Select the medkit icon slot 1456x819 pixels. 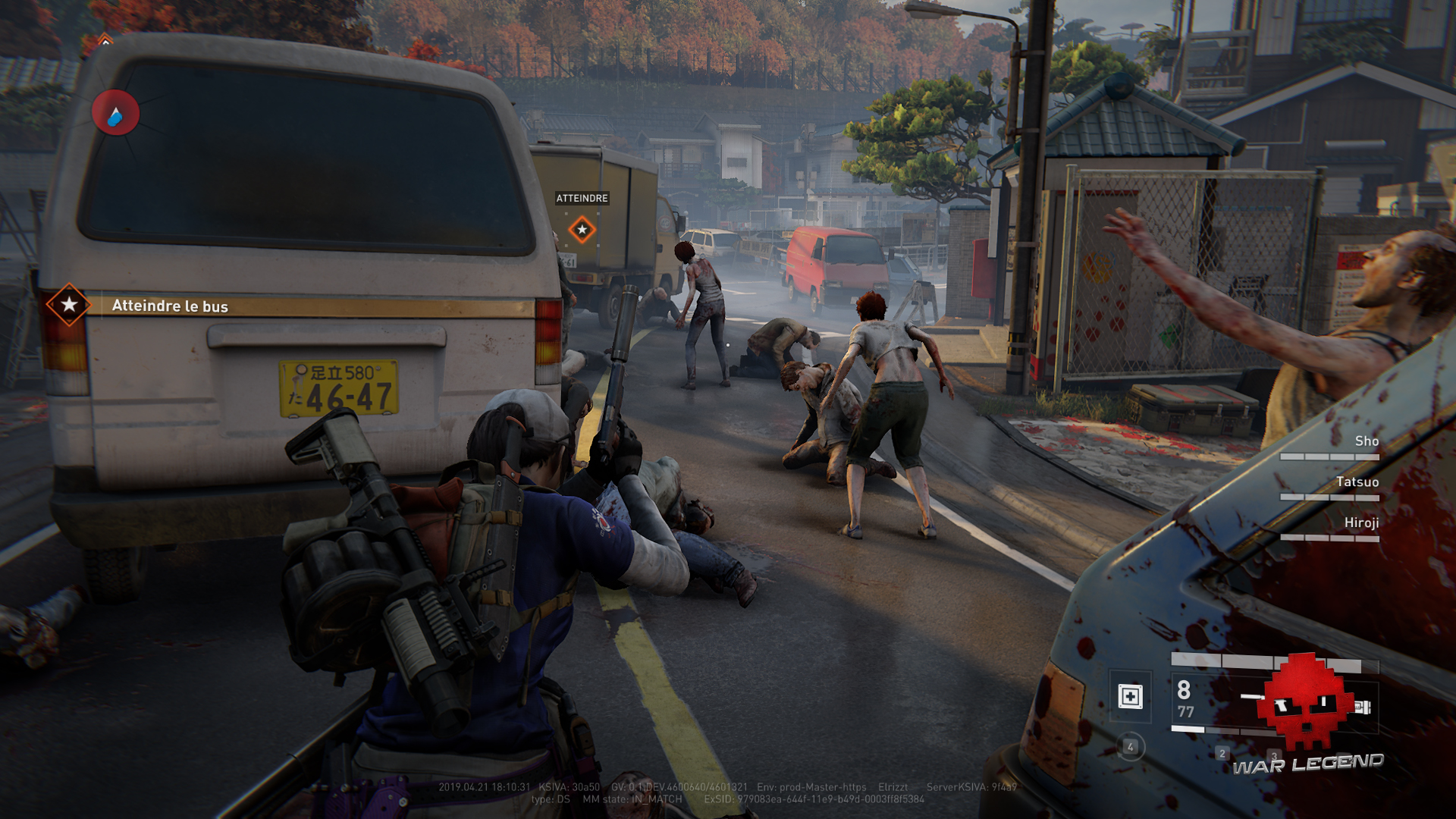[1130, 695]
